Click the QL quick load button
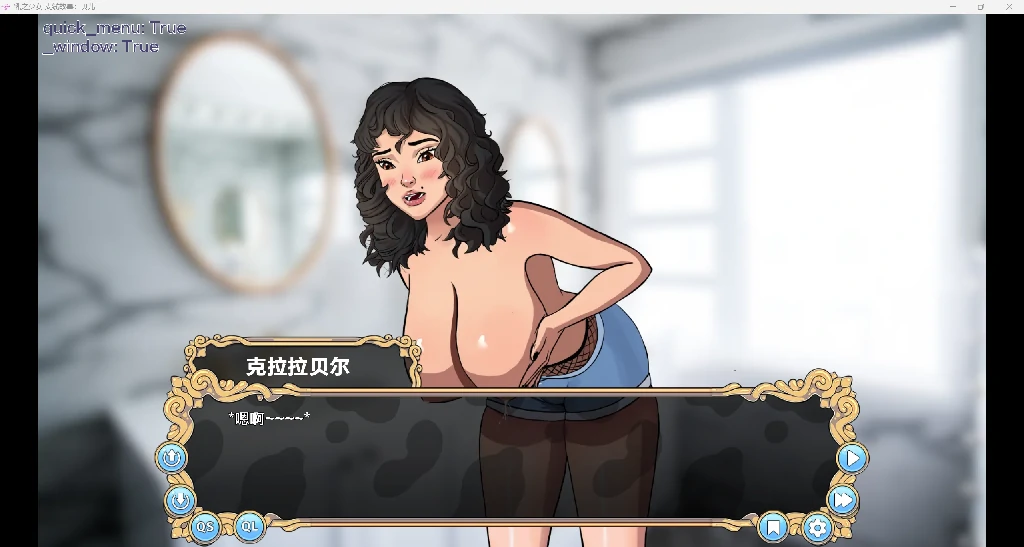The height and width of the screenshot is (547, 1024). coord(250,526)
